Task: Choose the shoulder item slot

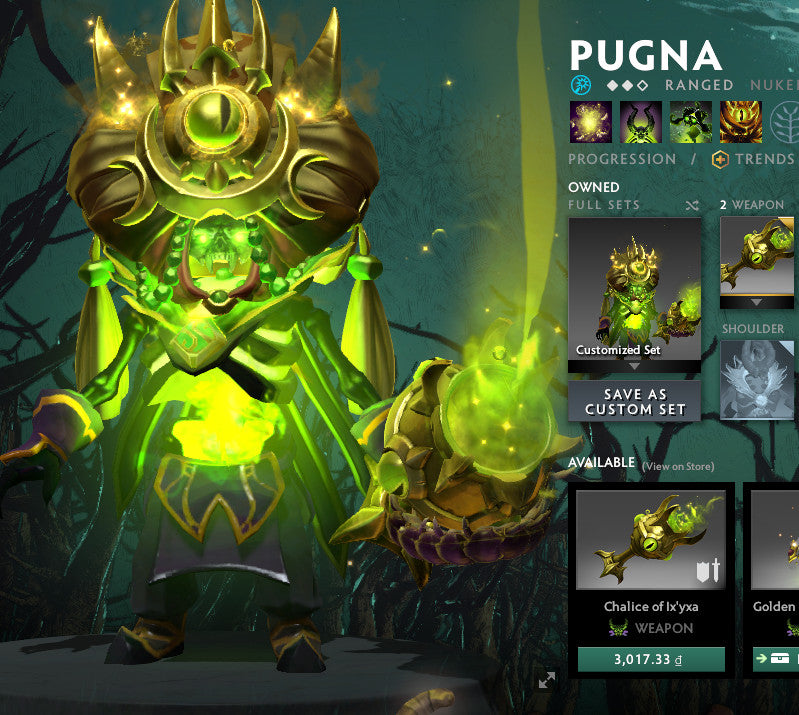Action: tap(758, 378)
